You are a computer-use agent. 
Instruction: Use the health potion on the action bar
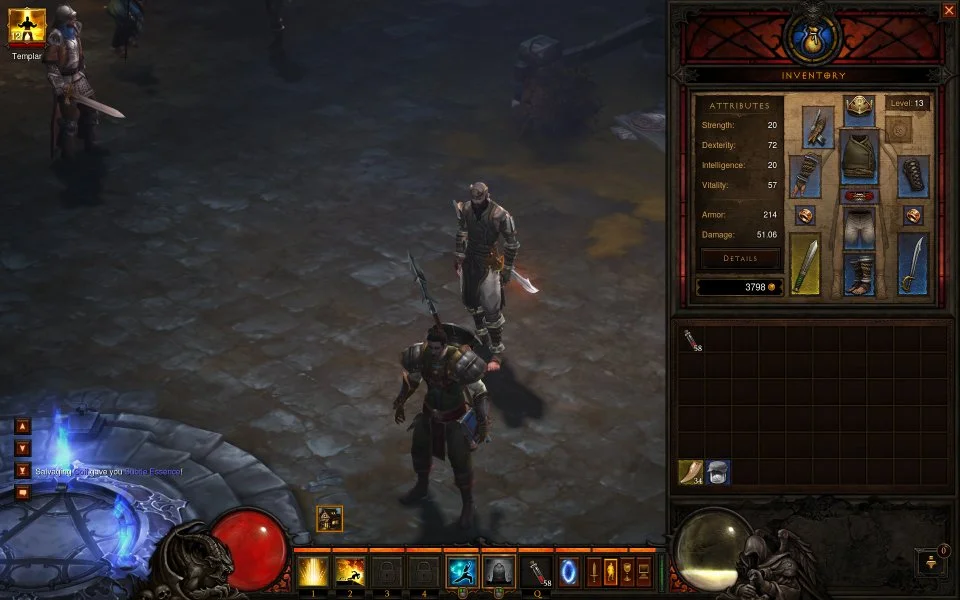click(537, 571)
